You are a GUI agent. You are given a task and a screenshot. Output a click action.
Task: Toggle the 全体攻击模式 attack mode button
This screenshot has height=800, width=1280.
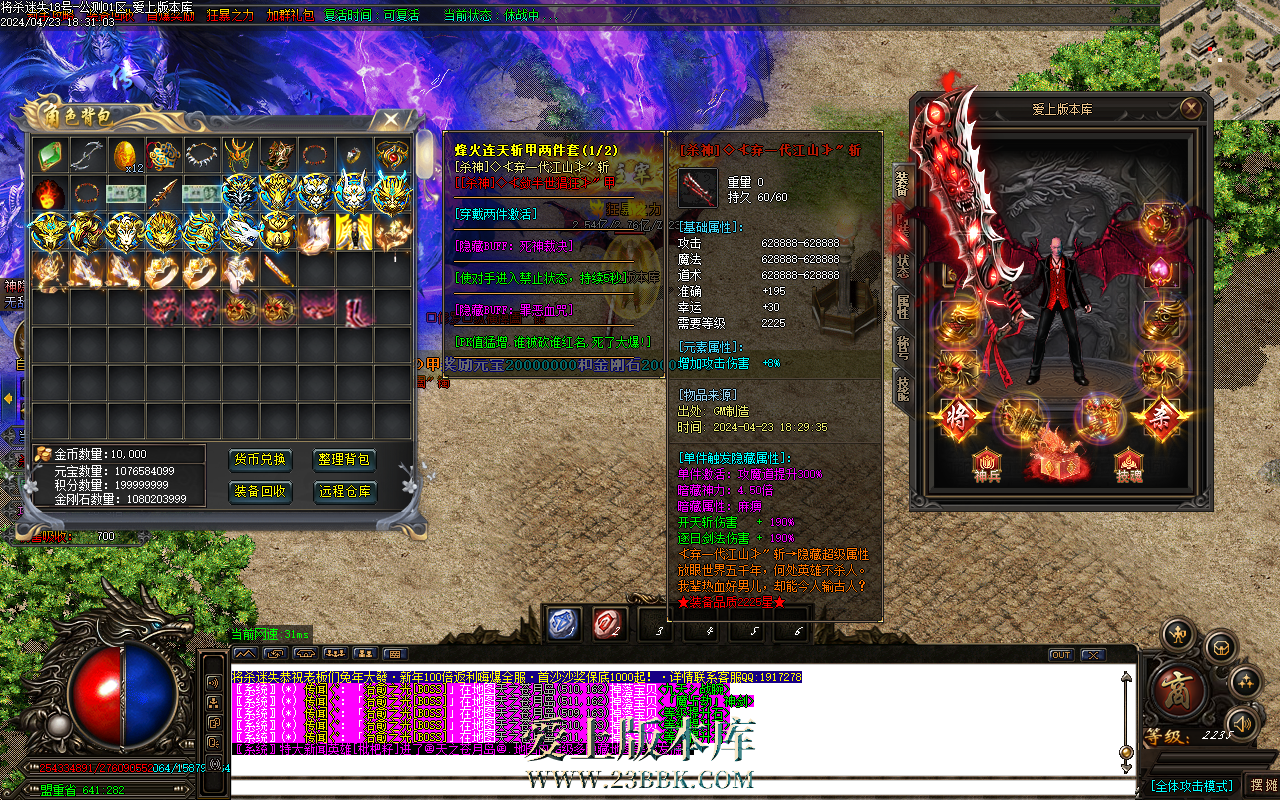point(1191,786)
